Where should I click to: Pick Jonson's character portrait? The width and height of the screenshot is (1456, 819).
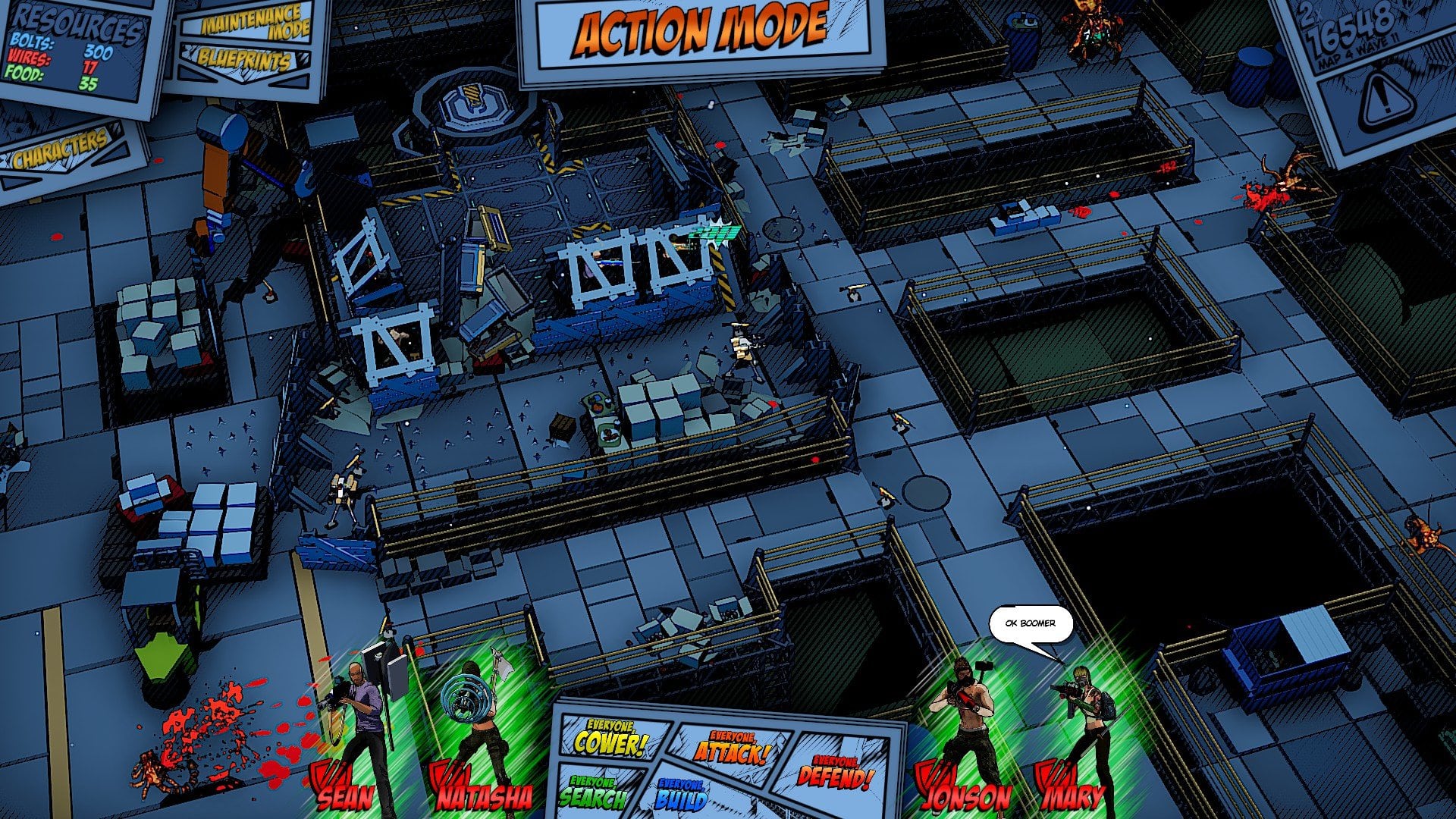click(x=959, y=728)
